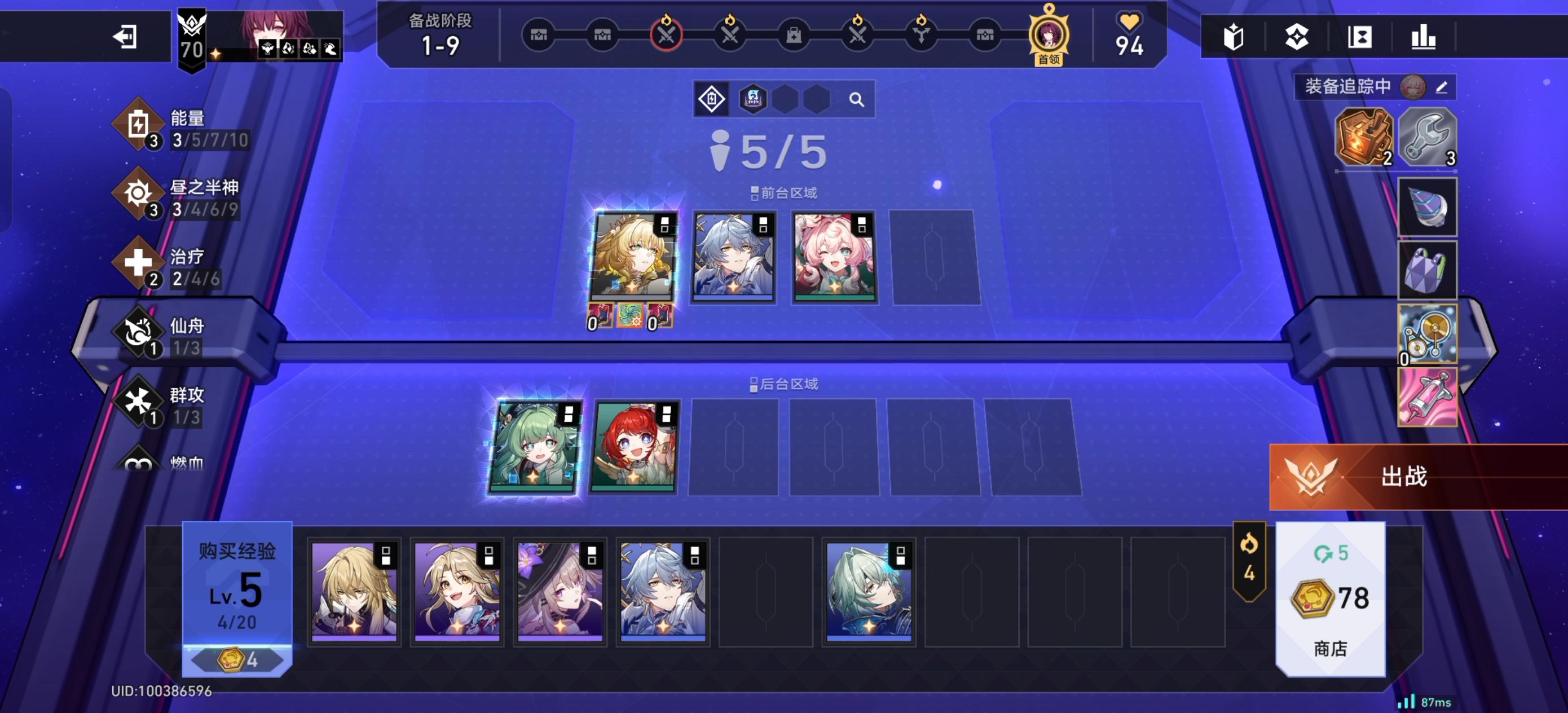Select the first chest node on the stage progress bar
The image size is (1568, 713).
pyautogui.click(x=538, y=36)
